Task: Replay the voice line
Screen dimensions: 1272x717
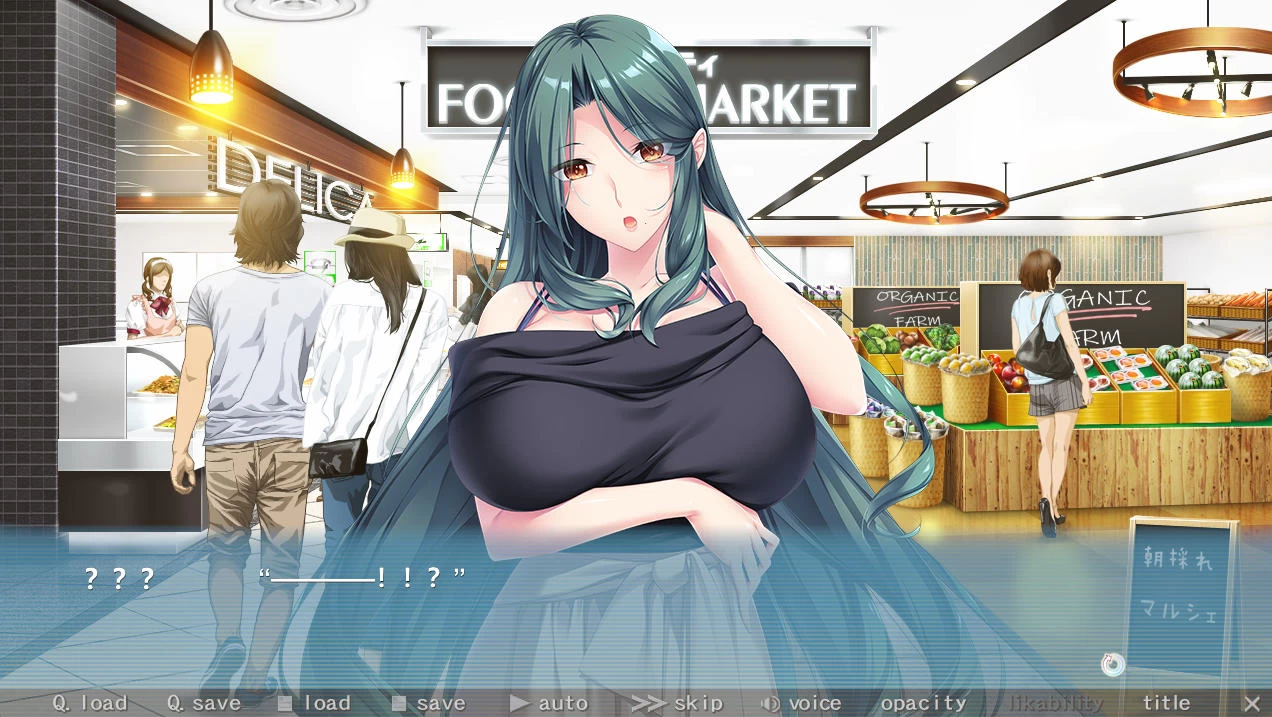Action: 802,703
